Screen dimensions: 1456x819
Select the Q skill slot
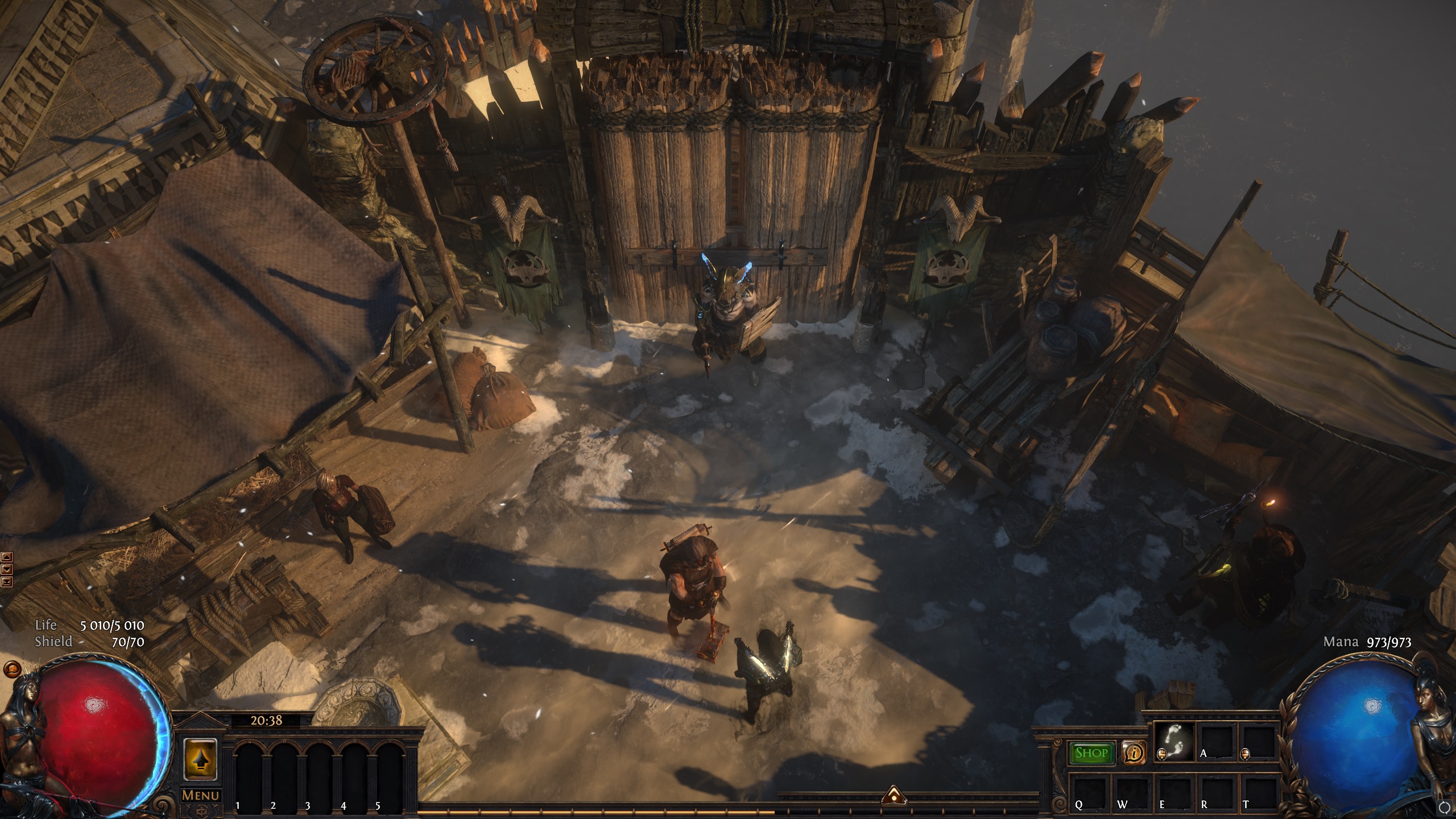pyautogui.click(x=1089, y=795)
